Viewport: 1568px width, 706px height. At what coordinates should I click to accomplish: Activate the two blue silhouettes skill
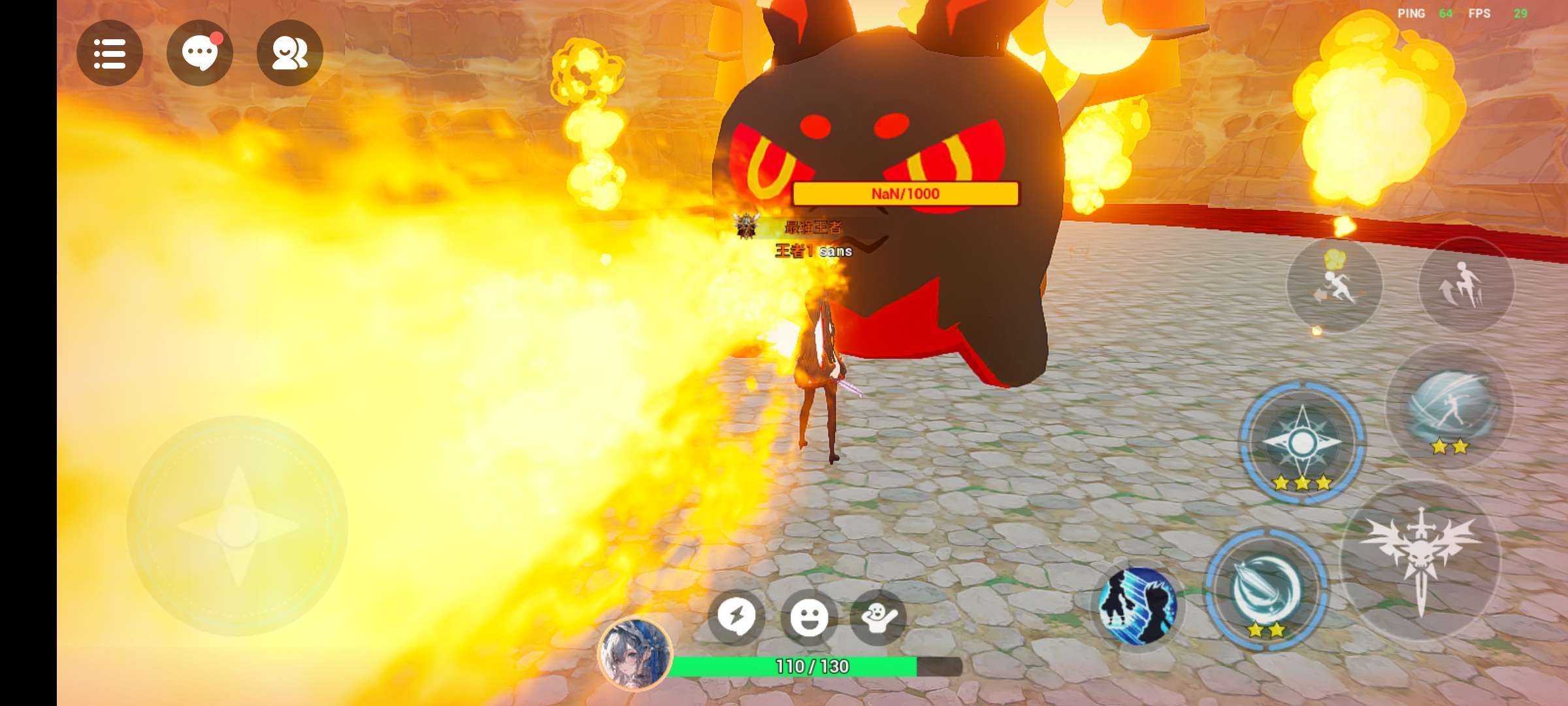pos(1137,605)
